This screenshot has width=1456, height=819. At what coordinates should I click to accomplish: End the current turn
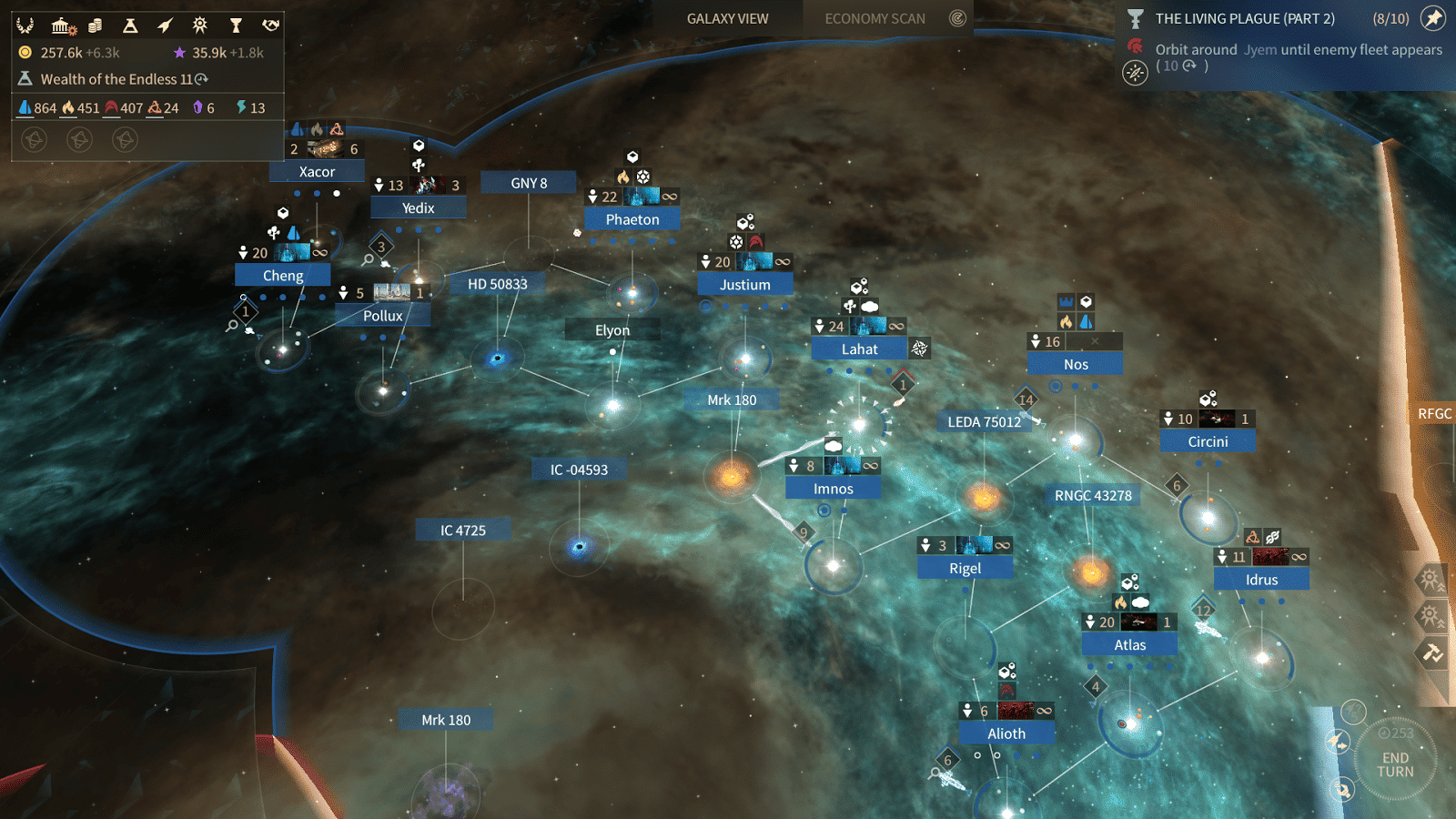click(1395, 763)
